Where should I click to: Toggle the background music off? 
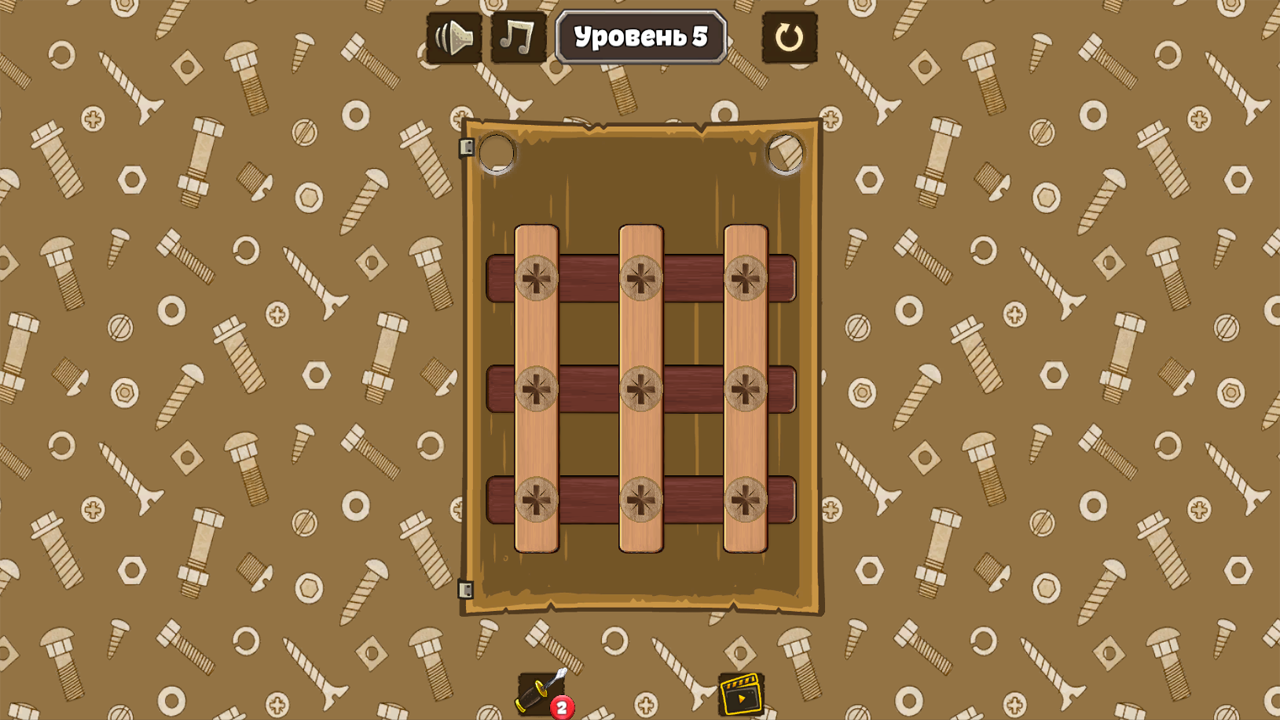click(x=517, y=37)
